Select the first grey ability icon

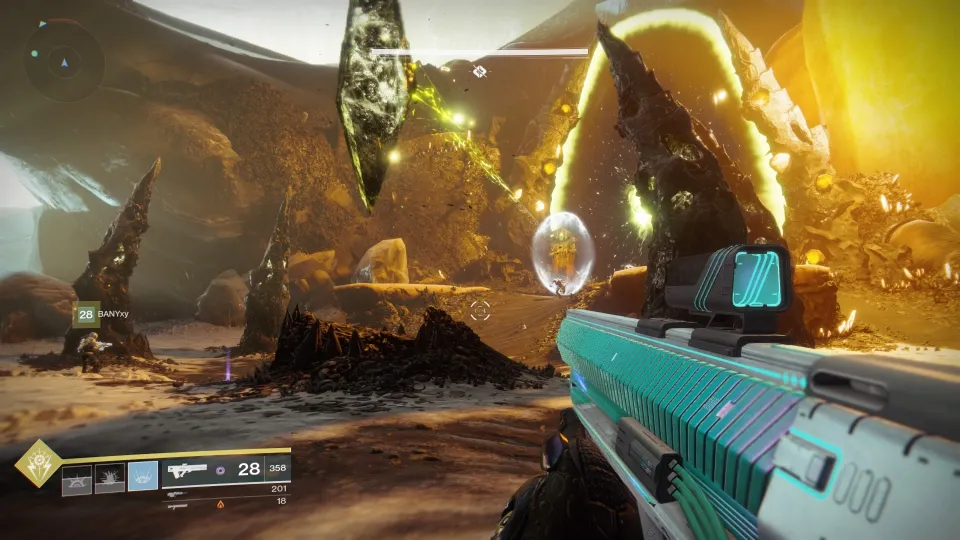(x=78, y=478)
